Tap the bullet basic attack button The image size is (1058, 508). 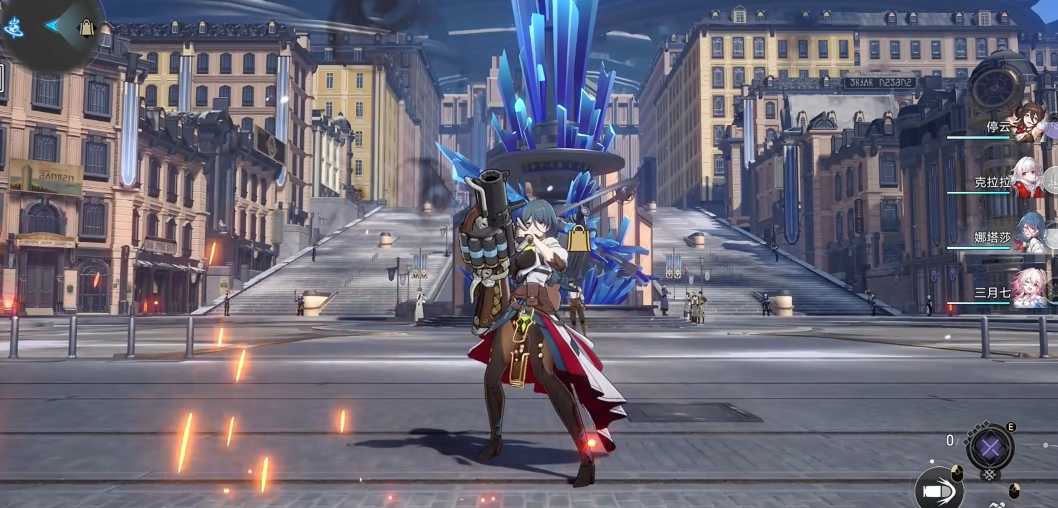(x=937, y=491)
